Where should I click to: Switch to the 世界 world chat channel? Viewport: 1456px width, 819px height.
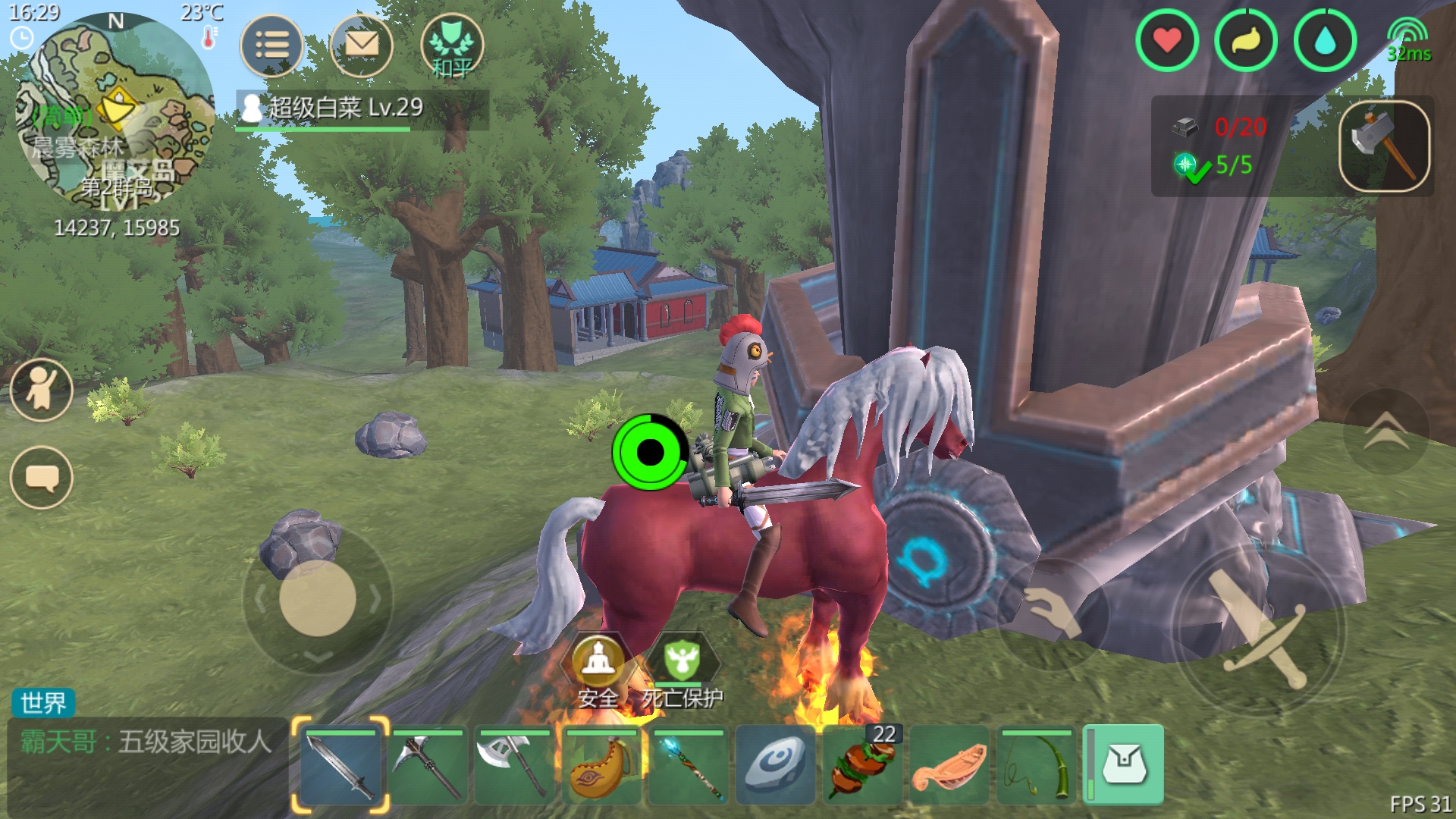tap(43, 703)
